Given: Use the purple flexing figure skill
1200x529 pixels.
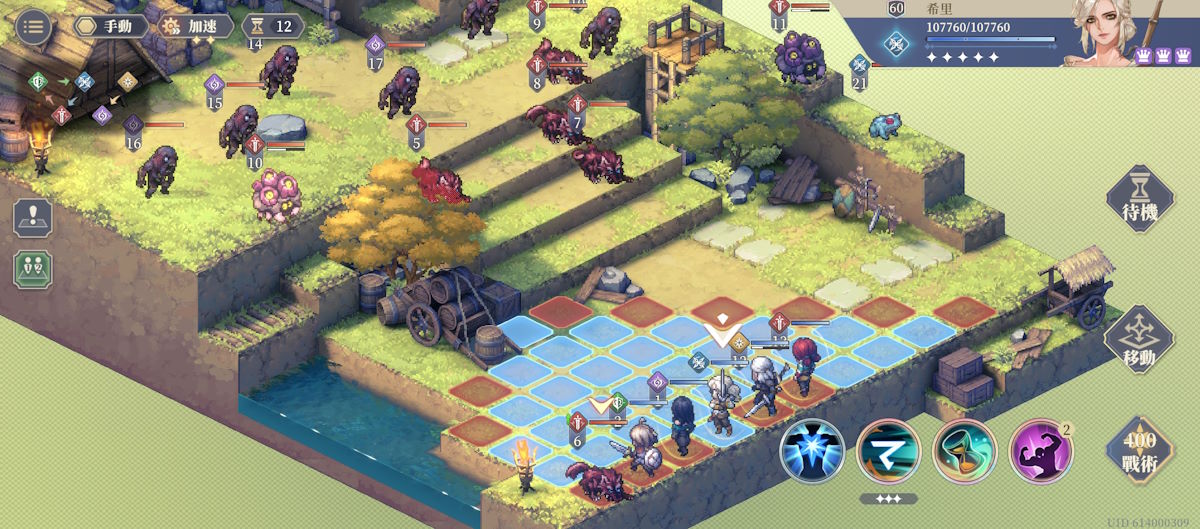Looking at the screenshot, I should pos(1041,451).
